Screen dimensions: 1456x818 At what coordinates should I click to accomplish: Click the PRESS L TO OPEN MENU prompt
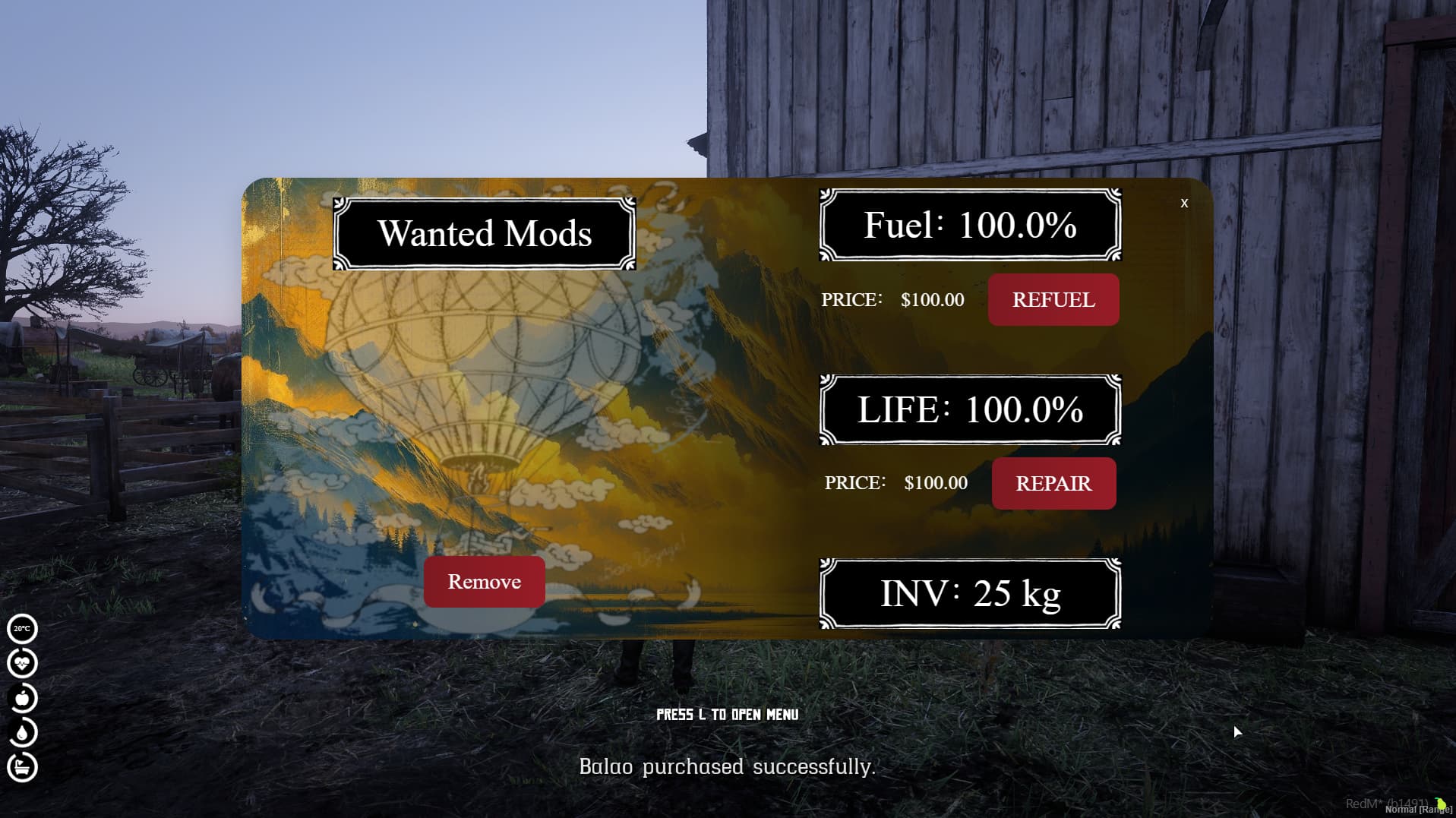[x=727, y=715]
